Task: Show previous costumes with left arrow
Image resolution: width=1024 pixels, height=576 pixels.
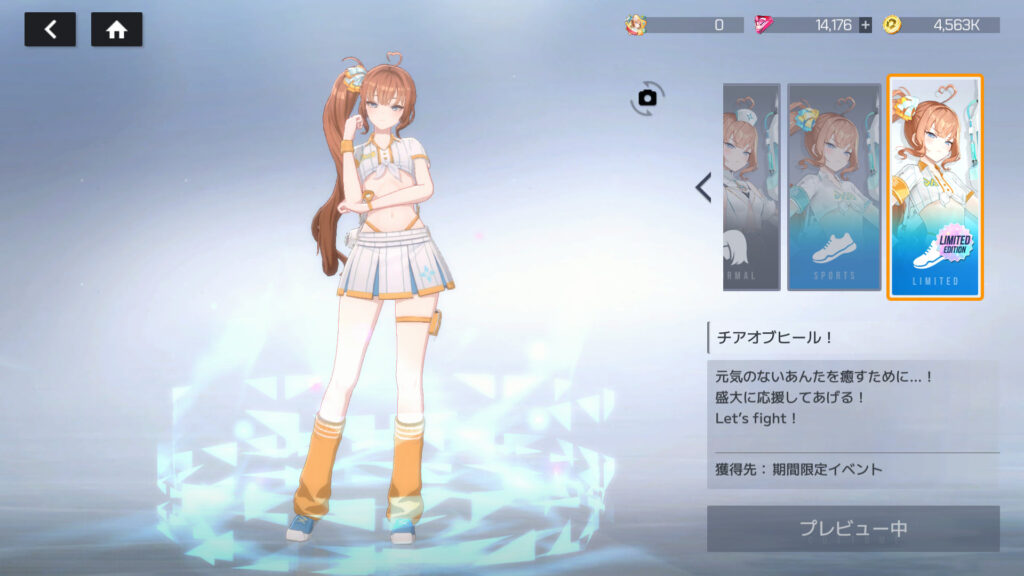Action: [704, 187]
